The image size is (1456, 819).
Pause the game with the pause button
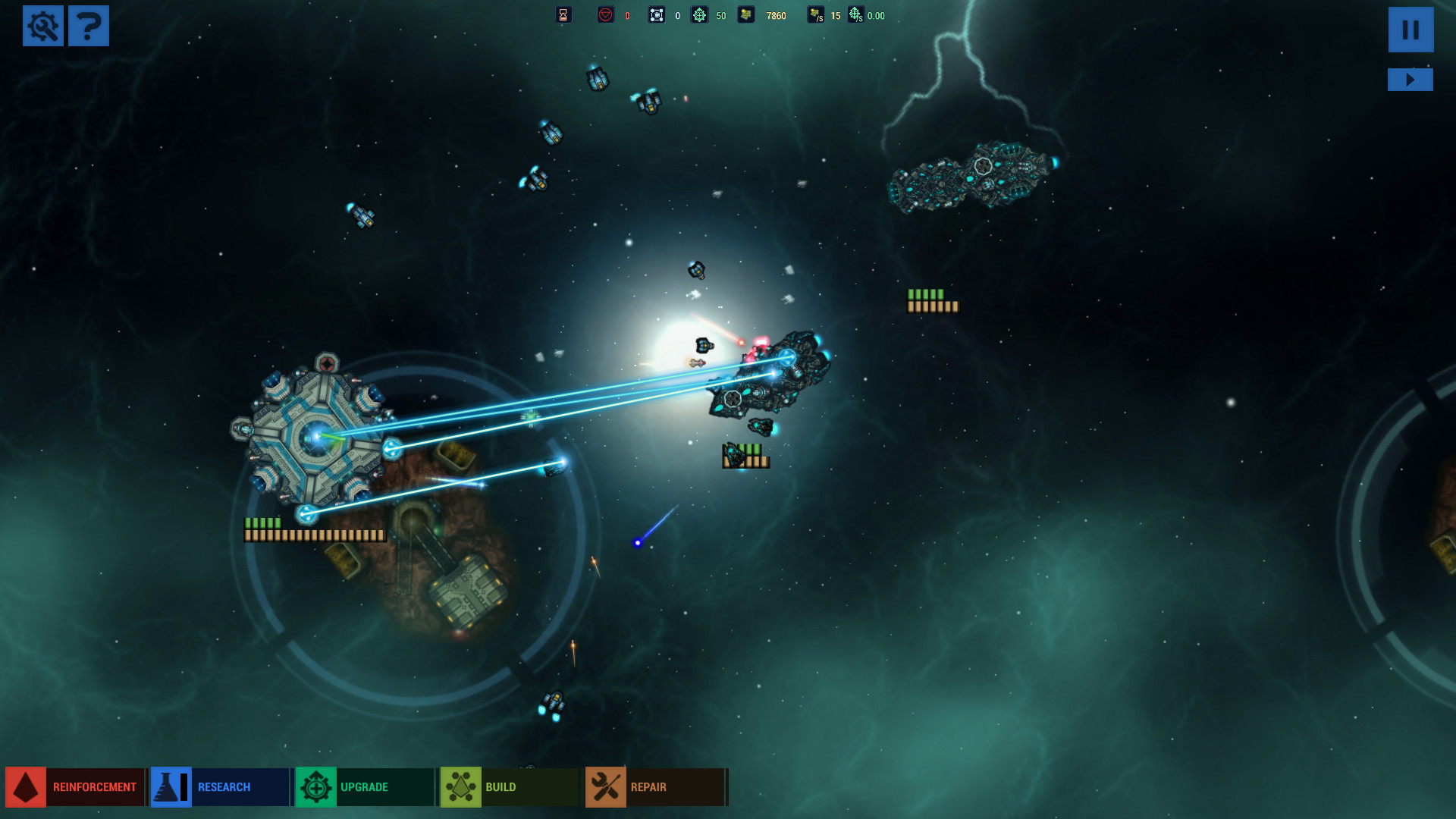[x=1410, y=30]
